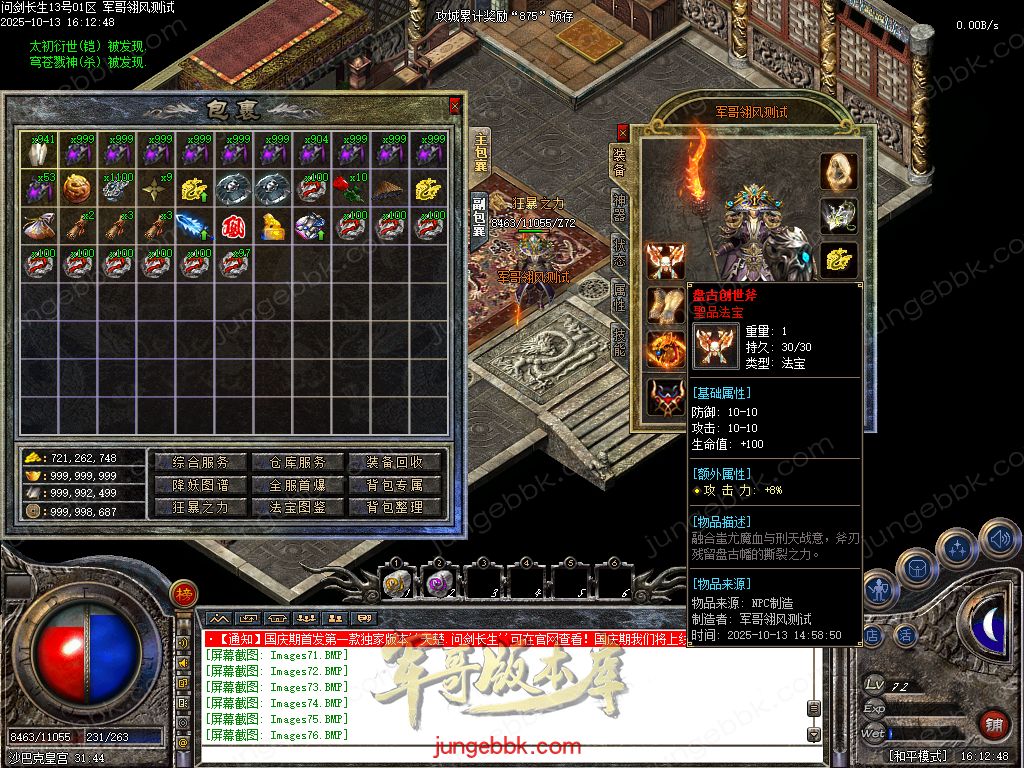Viewport: 1024px width, 768px height.
Task: Click the 装备回收 equipment recycle button
Action: pyautogui.click(x=395, y=462)
